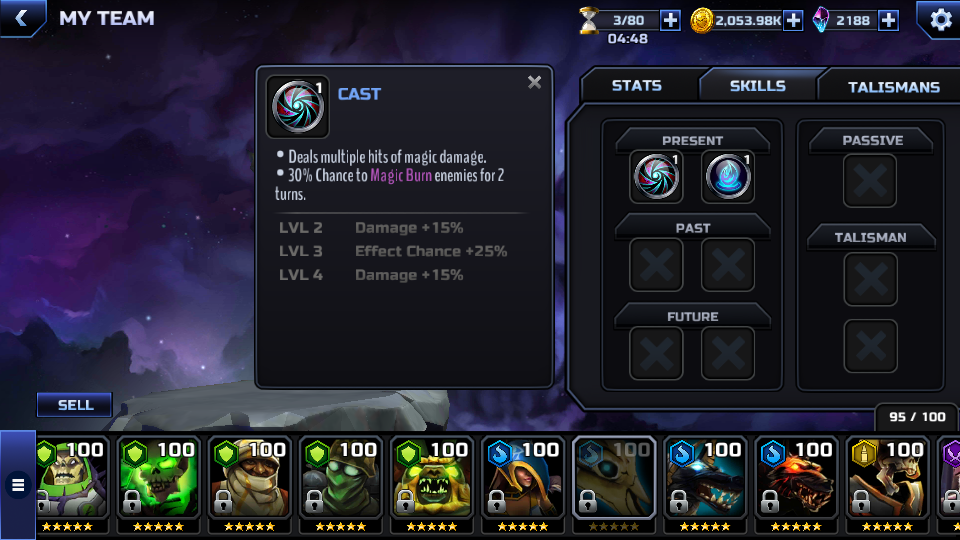960x540 pixels.
Task: Pick the yellow-eyed green ogre character
Action: (431, 478)
